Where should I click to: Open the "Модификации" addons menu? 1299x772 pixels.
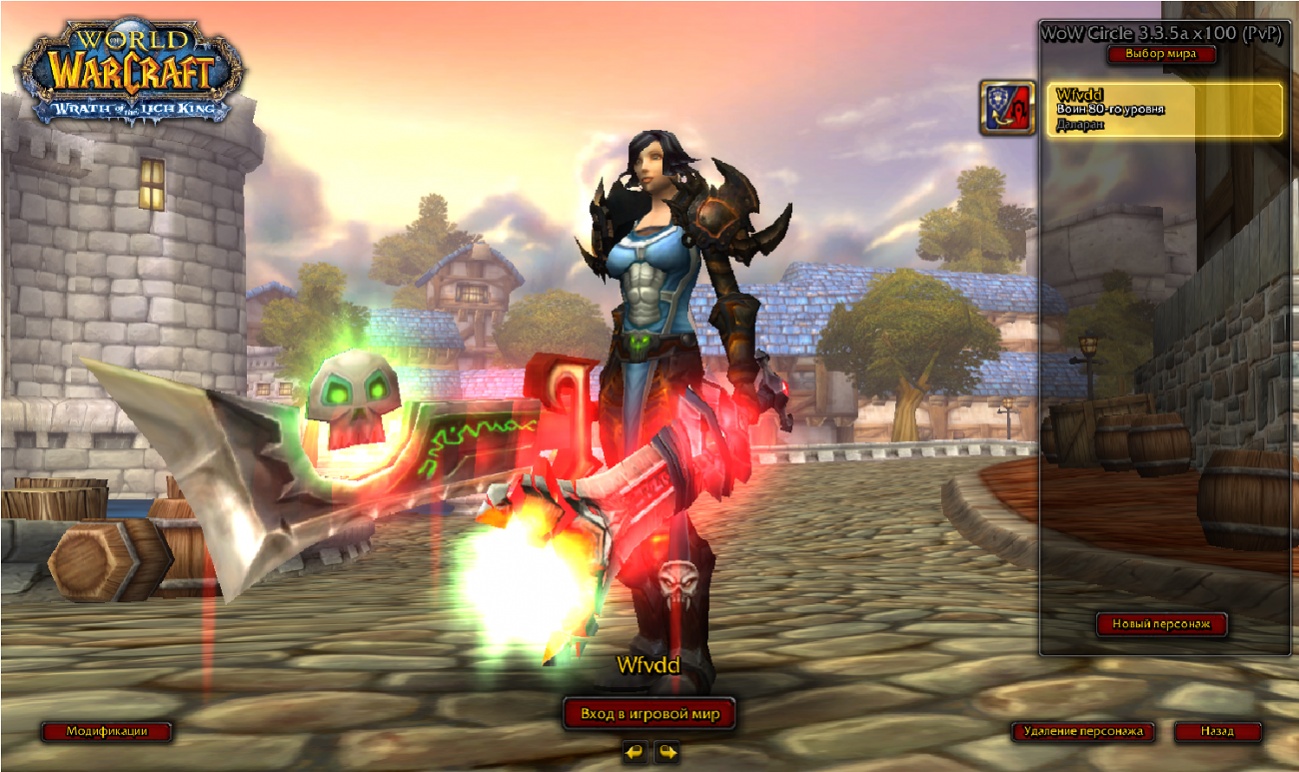tap(106, 731)
